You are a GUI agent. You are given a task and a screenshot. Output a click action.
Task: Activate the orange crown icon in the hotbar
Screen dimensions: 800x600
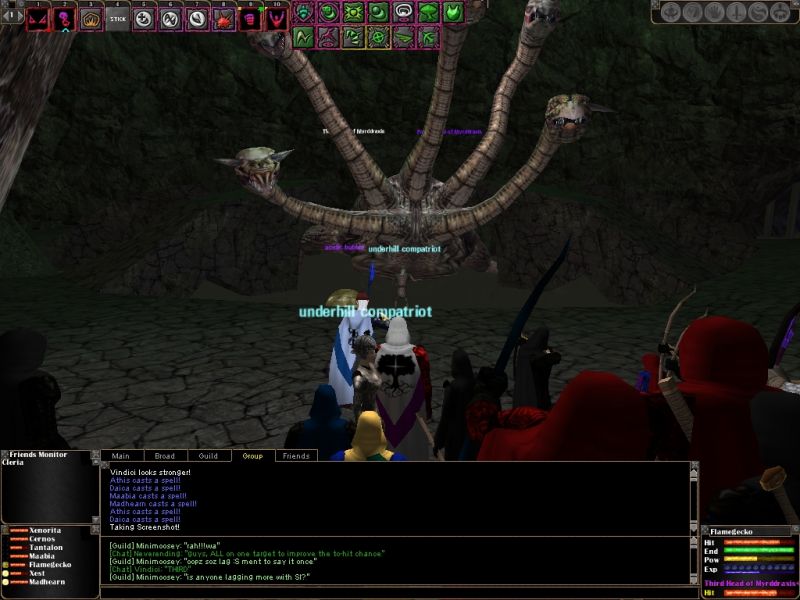point(91,18)
